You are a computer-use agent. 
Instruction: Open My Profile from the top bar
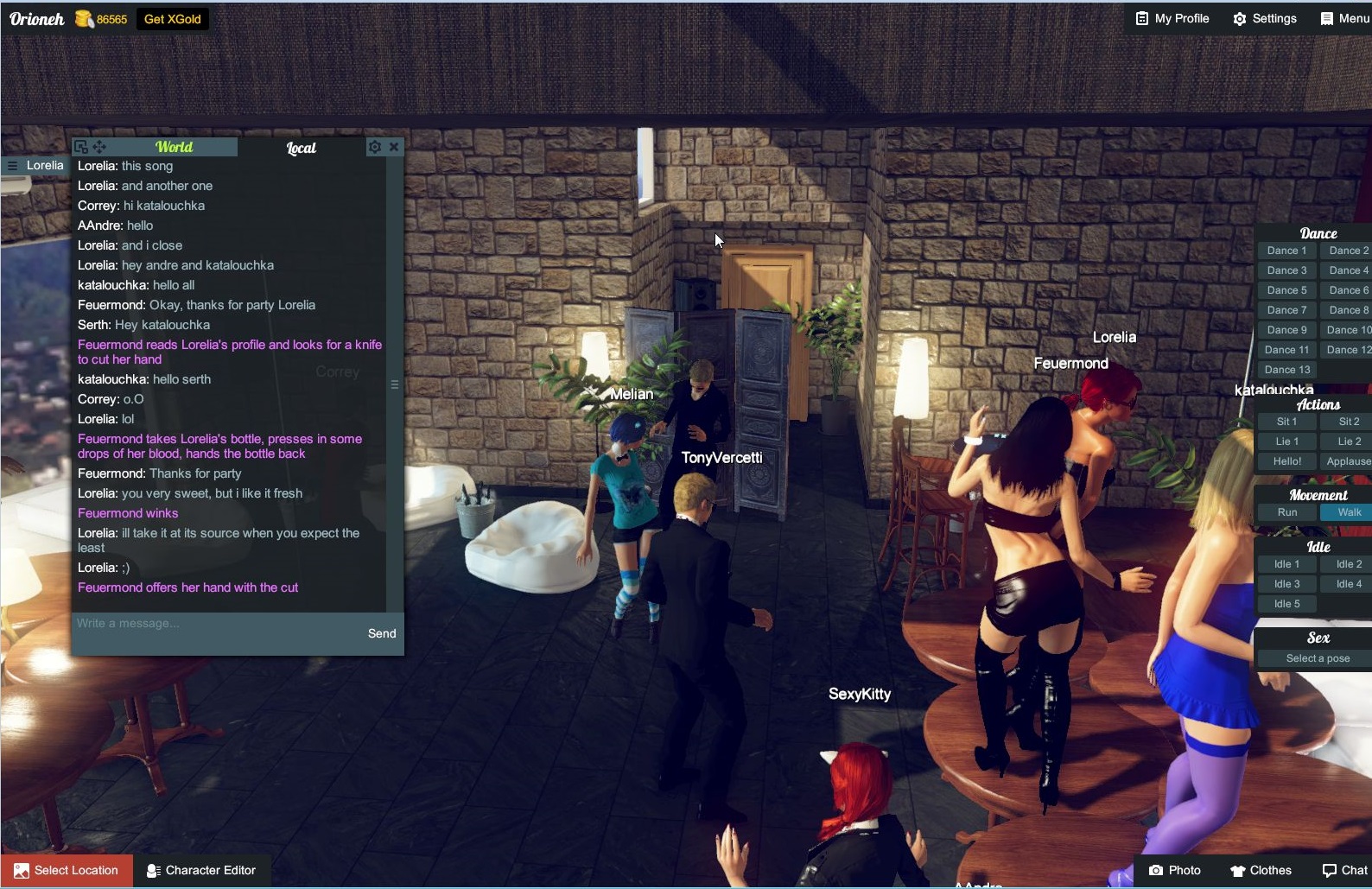coord(1171,18)
